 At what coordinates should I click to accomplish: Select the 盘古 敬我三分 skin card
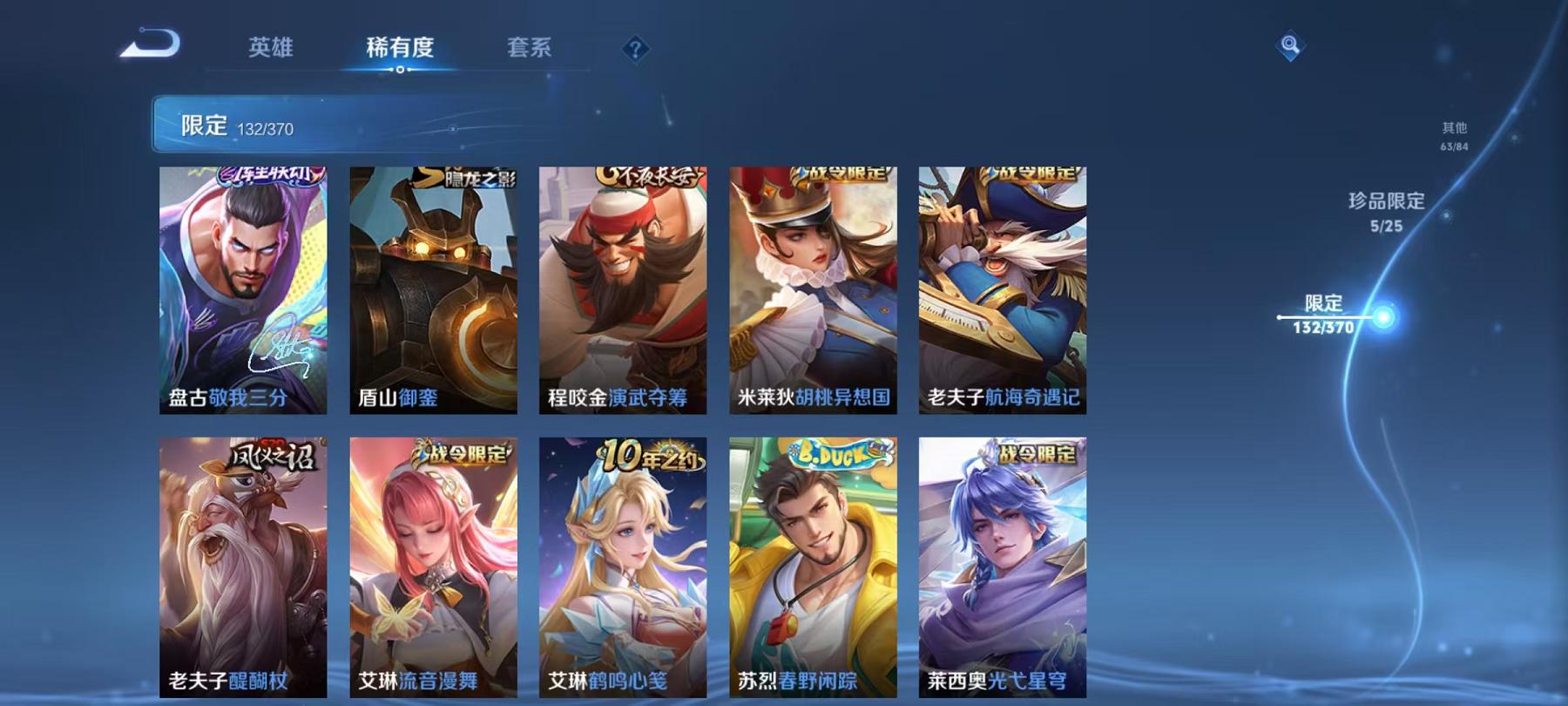[x=245, y=288]
